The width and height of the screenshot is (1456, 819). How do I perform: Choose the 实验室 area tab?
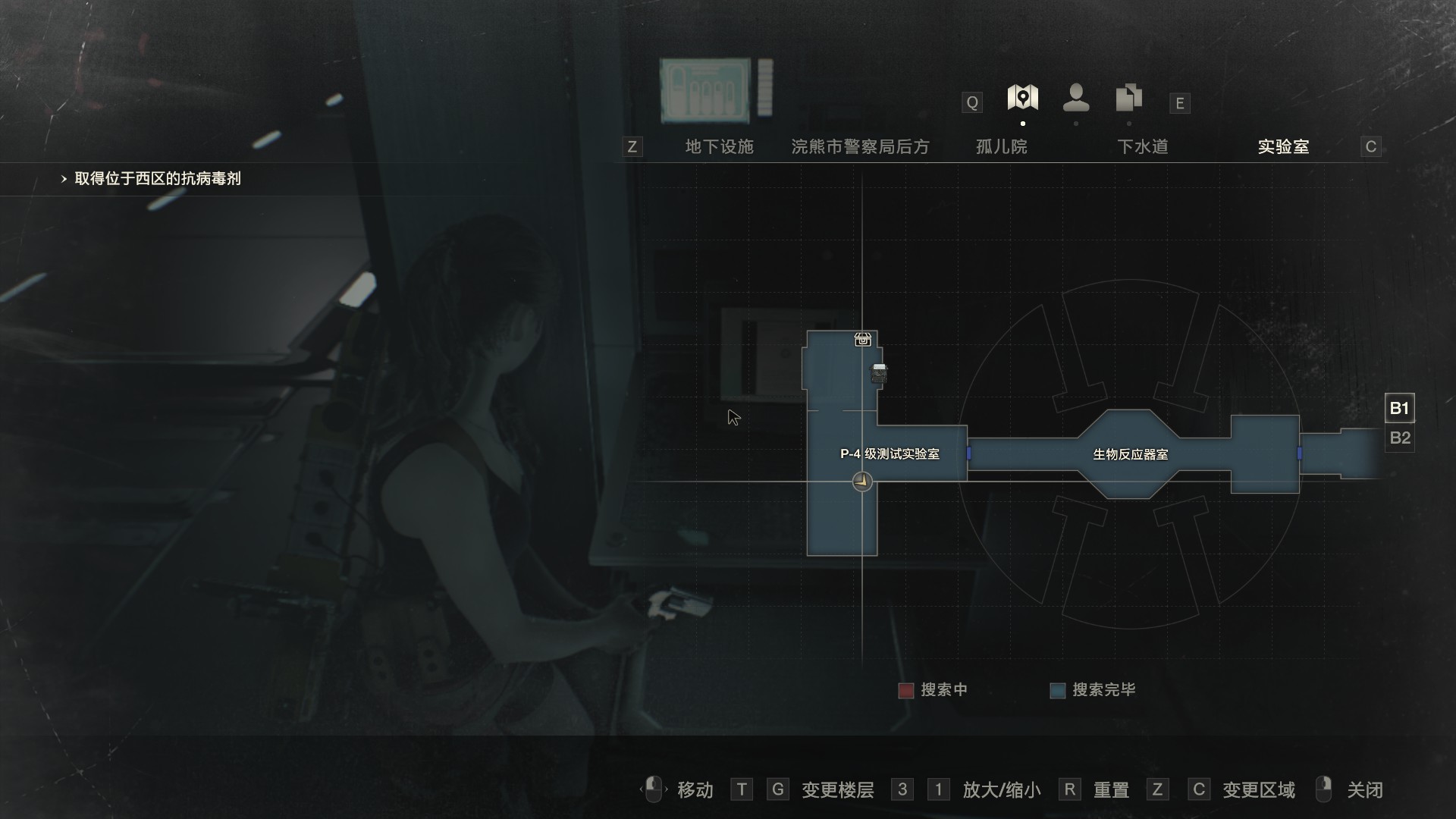1283,146
